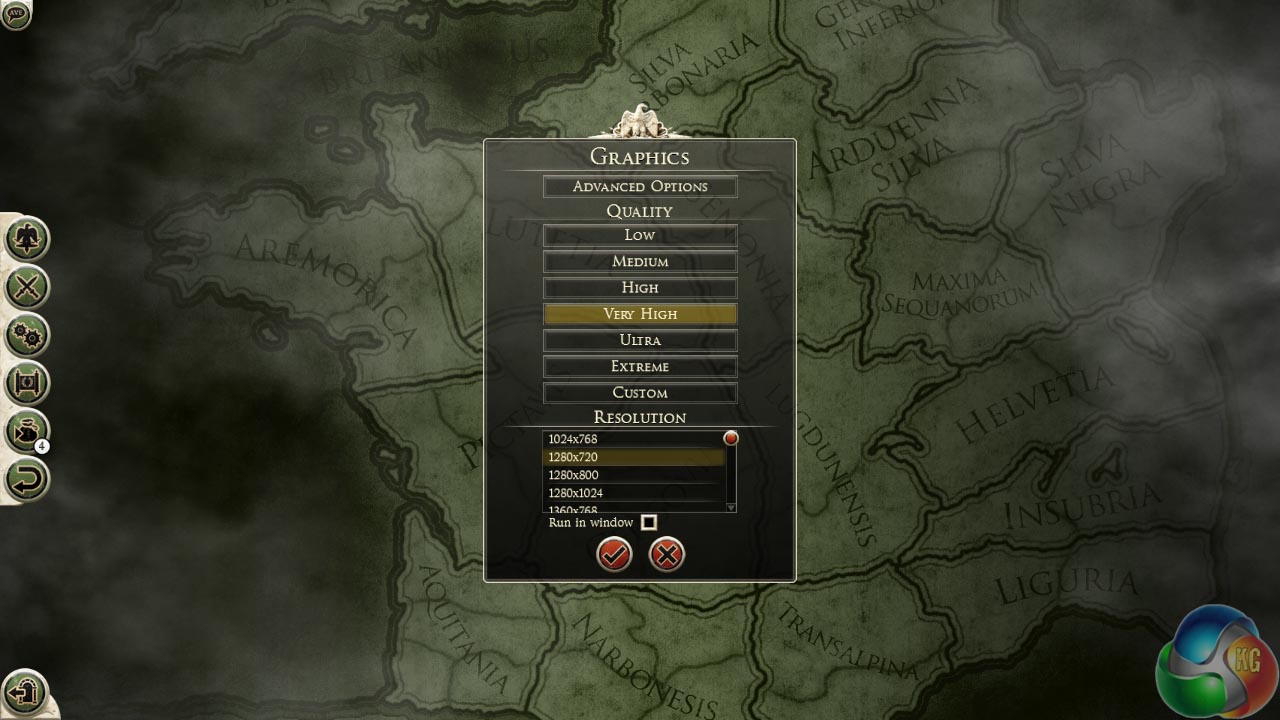Set resolution to 1280x1024

(634, 493)
